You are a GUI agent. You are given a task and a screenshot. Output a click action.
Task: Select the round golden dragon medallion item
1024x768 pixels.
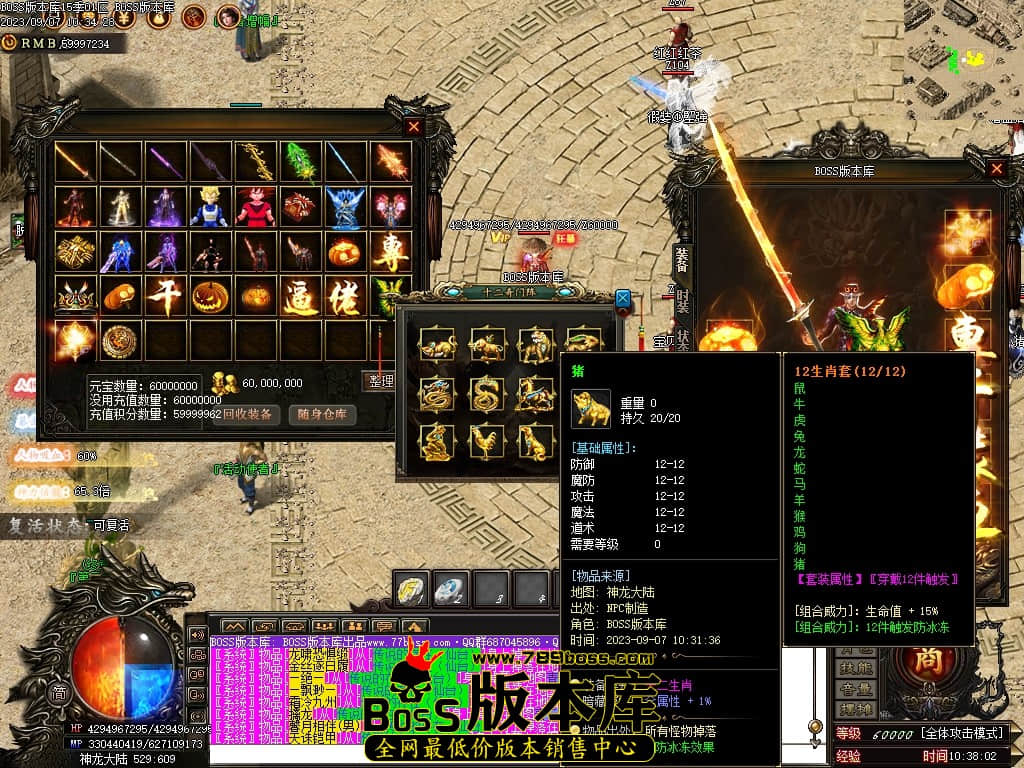coord(120,342)
